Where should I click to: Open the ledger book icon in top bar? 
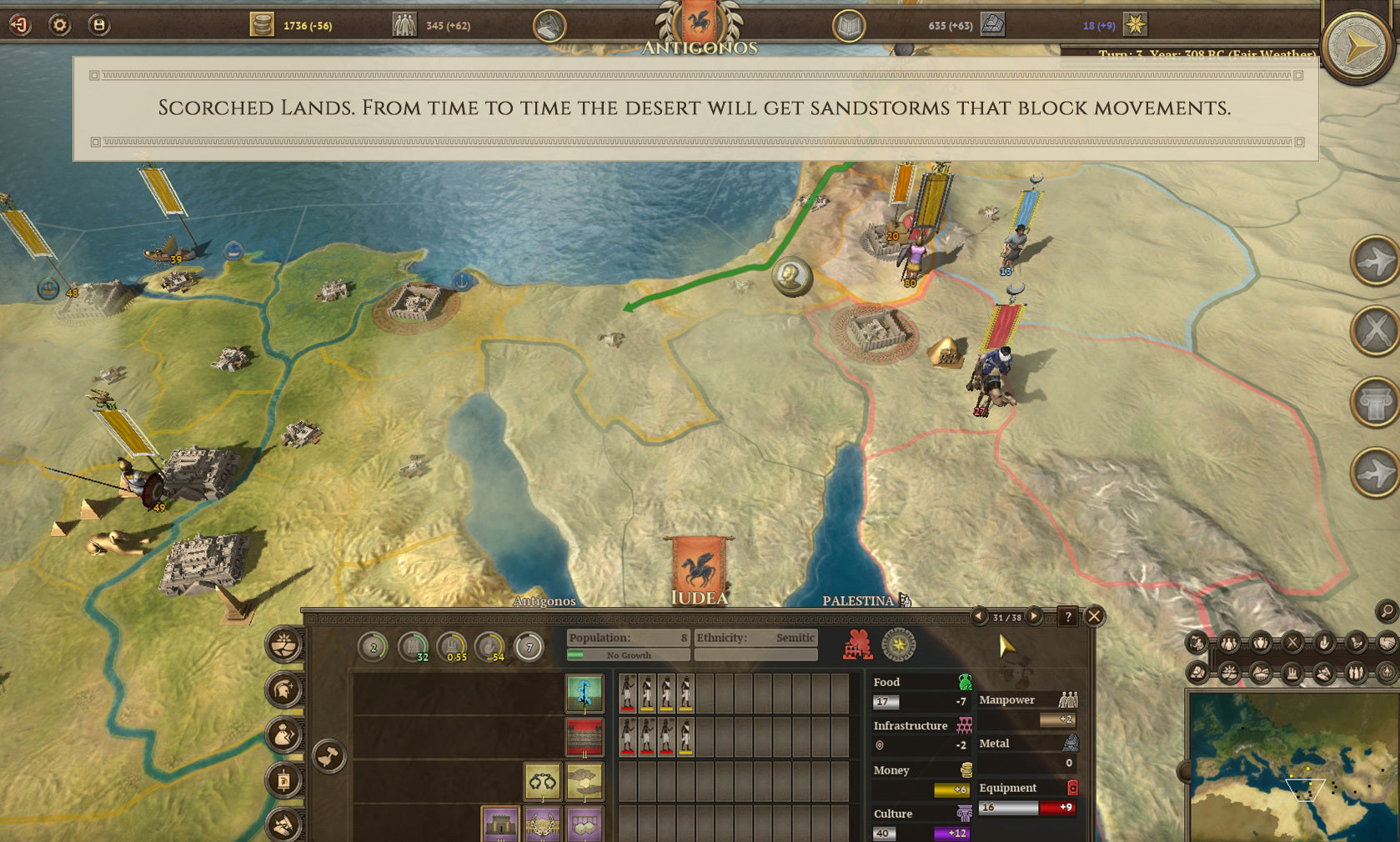coord(849,27)
